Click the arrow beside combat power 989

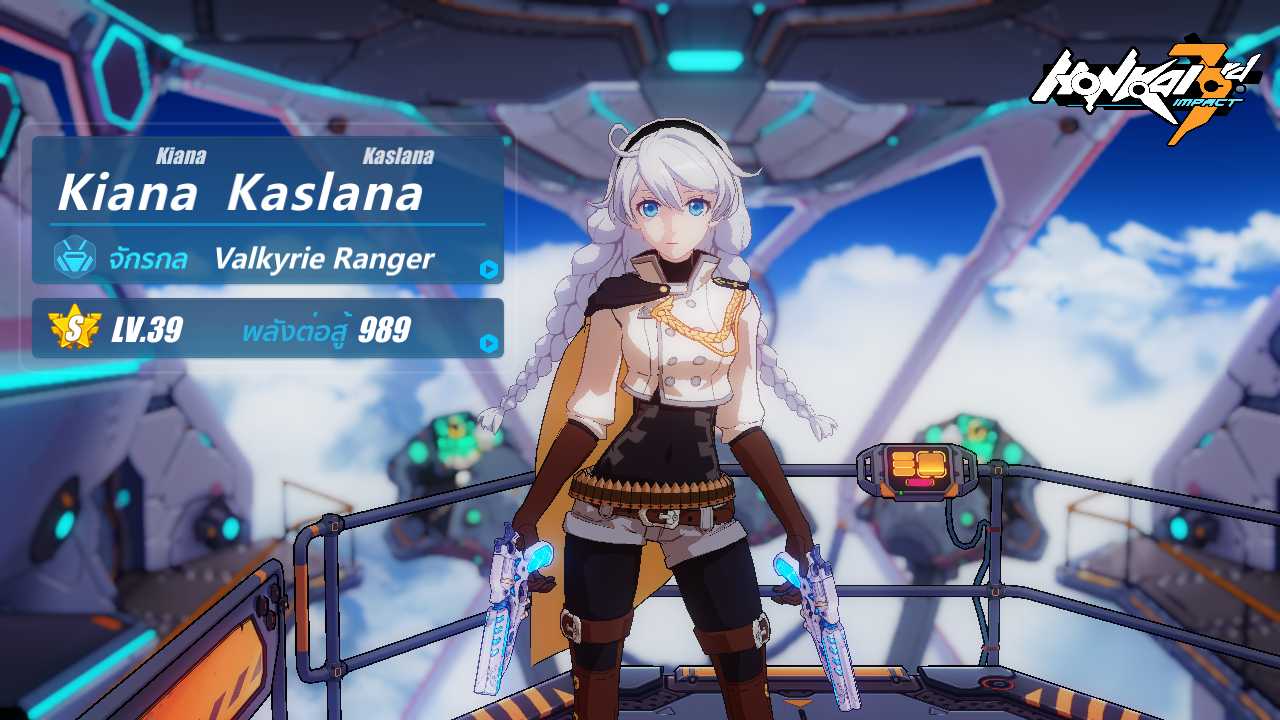(488, 343)
